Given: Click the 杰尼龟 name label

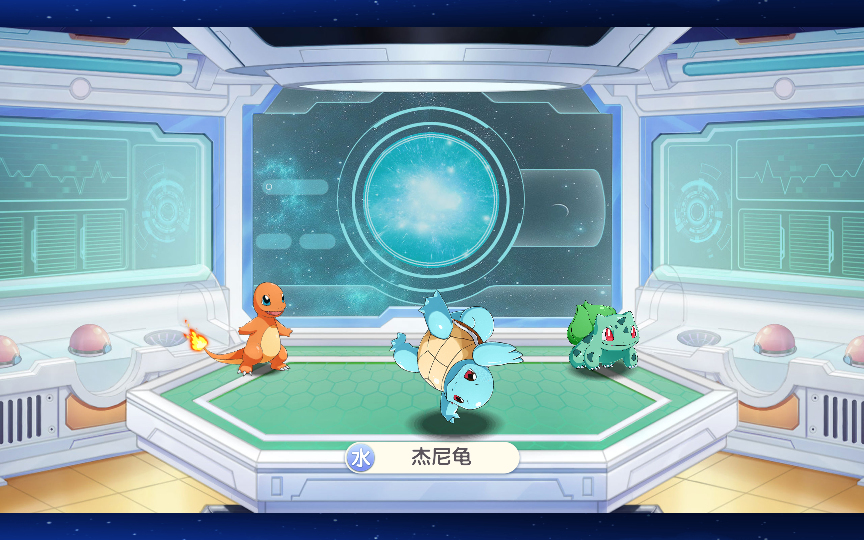Looking at the screenshot, I should (441, 458).
